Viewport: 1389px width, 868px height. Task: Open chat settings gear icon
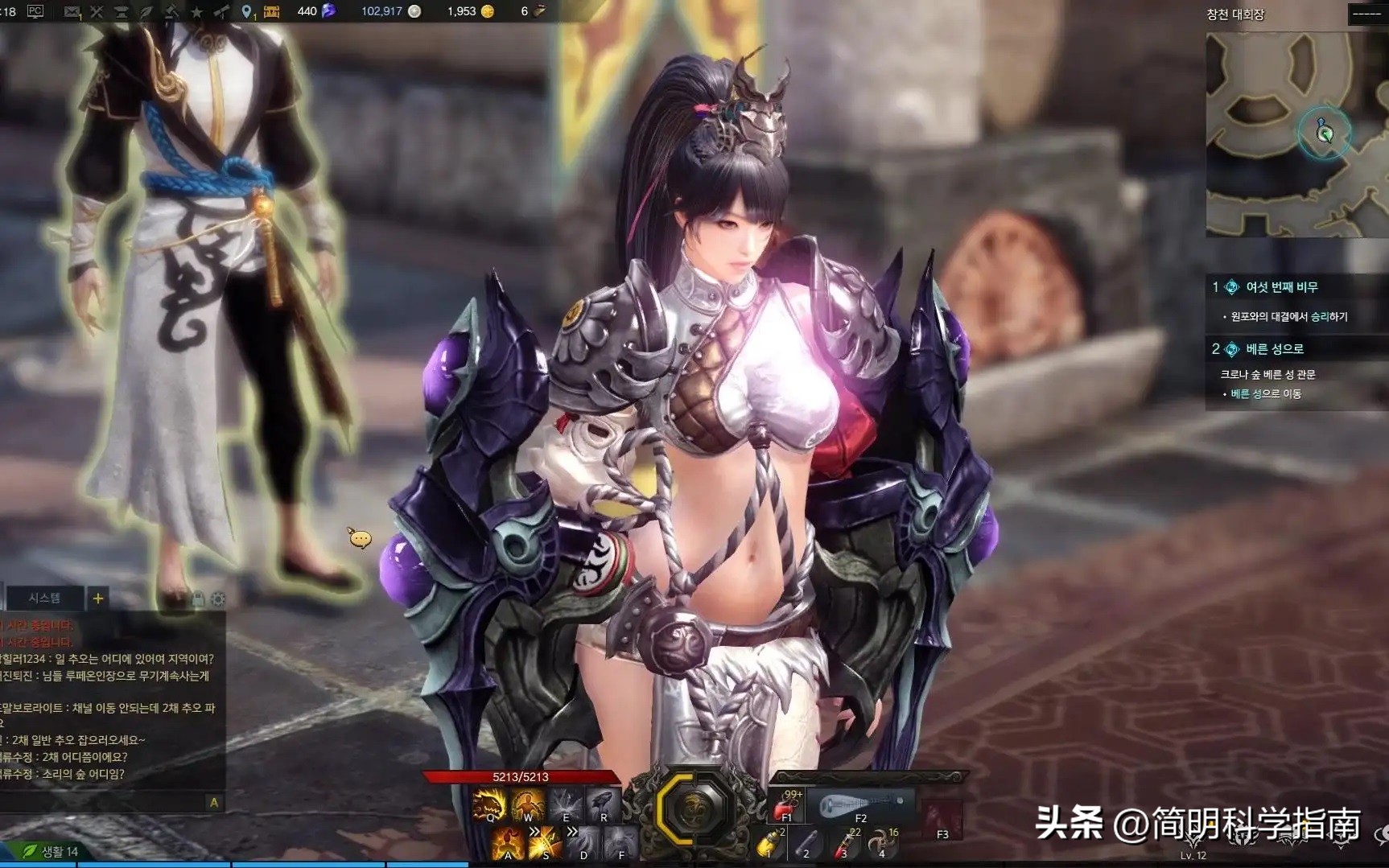point(217,599)
